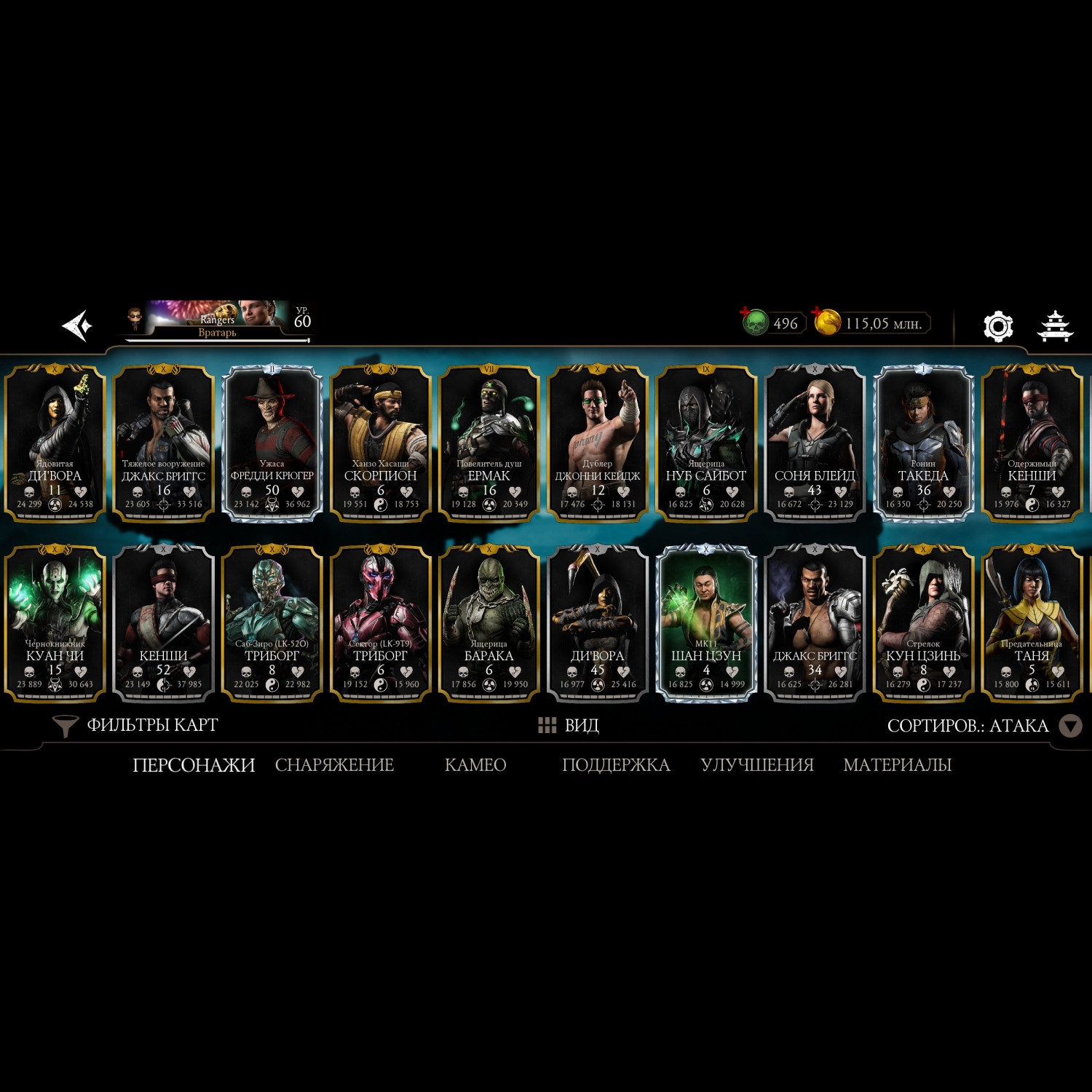Image resolution: width=1092 pixels, height=1092 pixels.
Task: Switch to the МАТЕРИАЛЫ tab
Action: 897,765
